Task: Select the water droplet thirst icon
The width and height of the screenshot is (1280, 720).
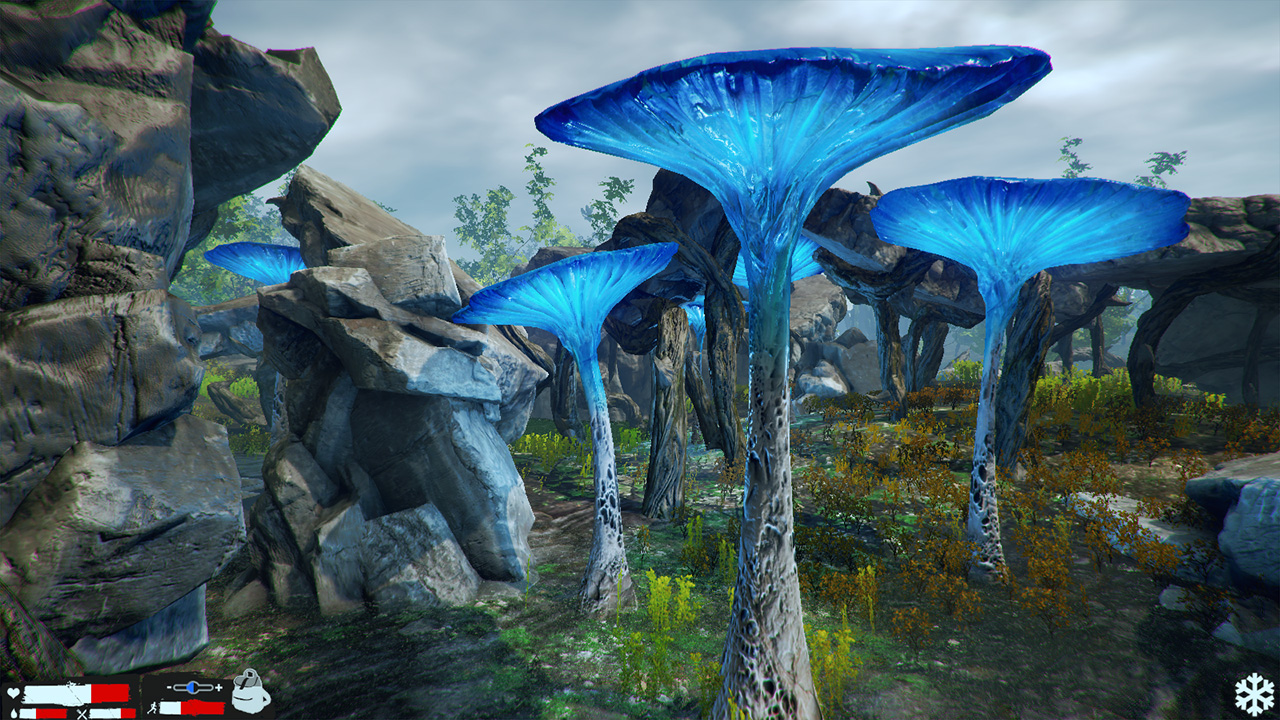Action: click(14, 711)
